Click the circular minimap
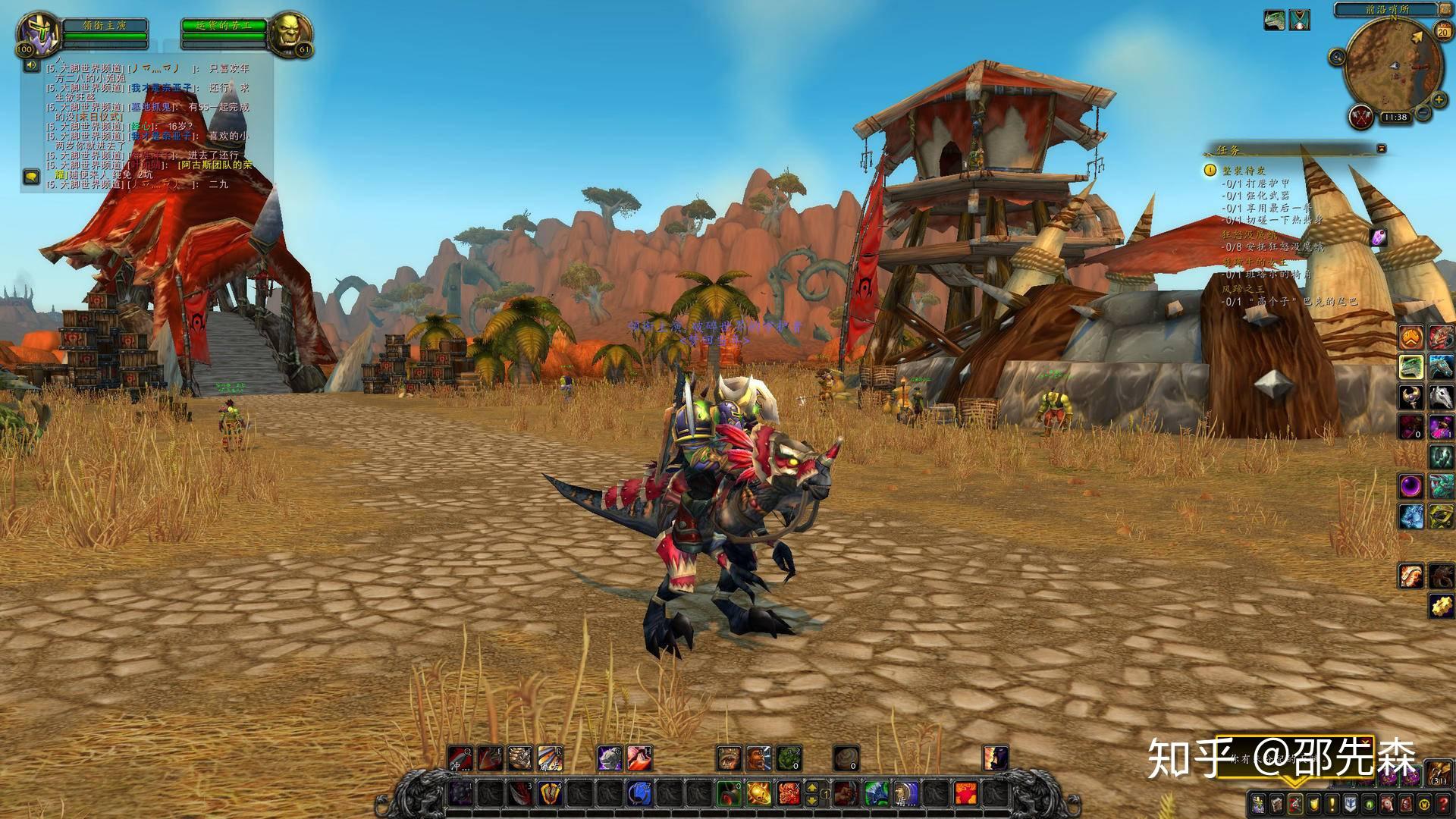This screenshot has width=1456, height=819. coord(1393,67)
